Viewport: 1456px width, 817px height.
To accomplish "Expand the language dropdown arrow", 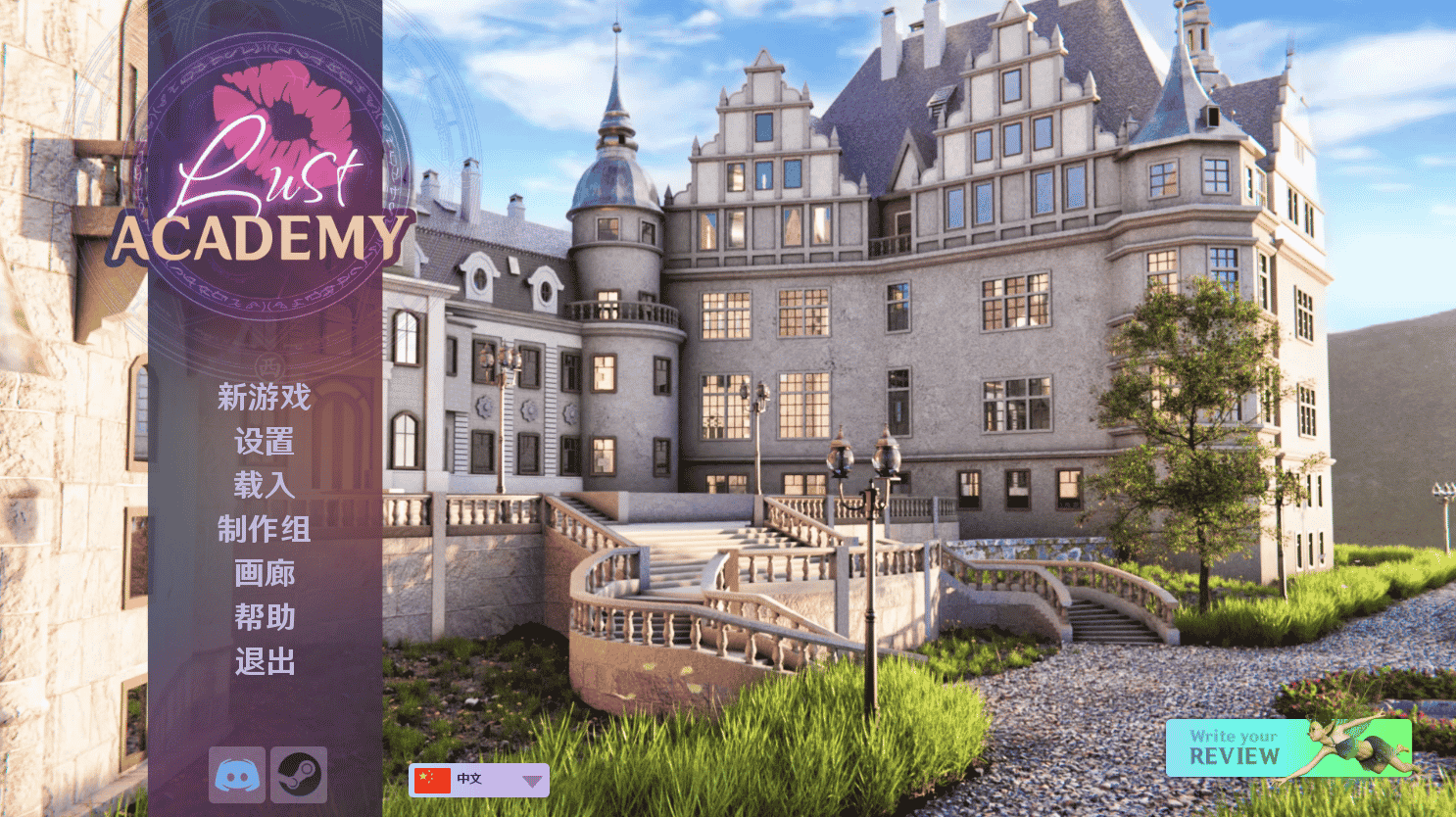I will [532, 781].
